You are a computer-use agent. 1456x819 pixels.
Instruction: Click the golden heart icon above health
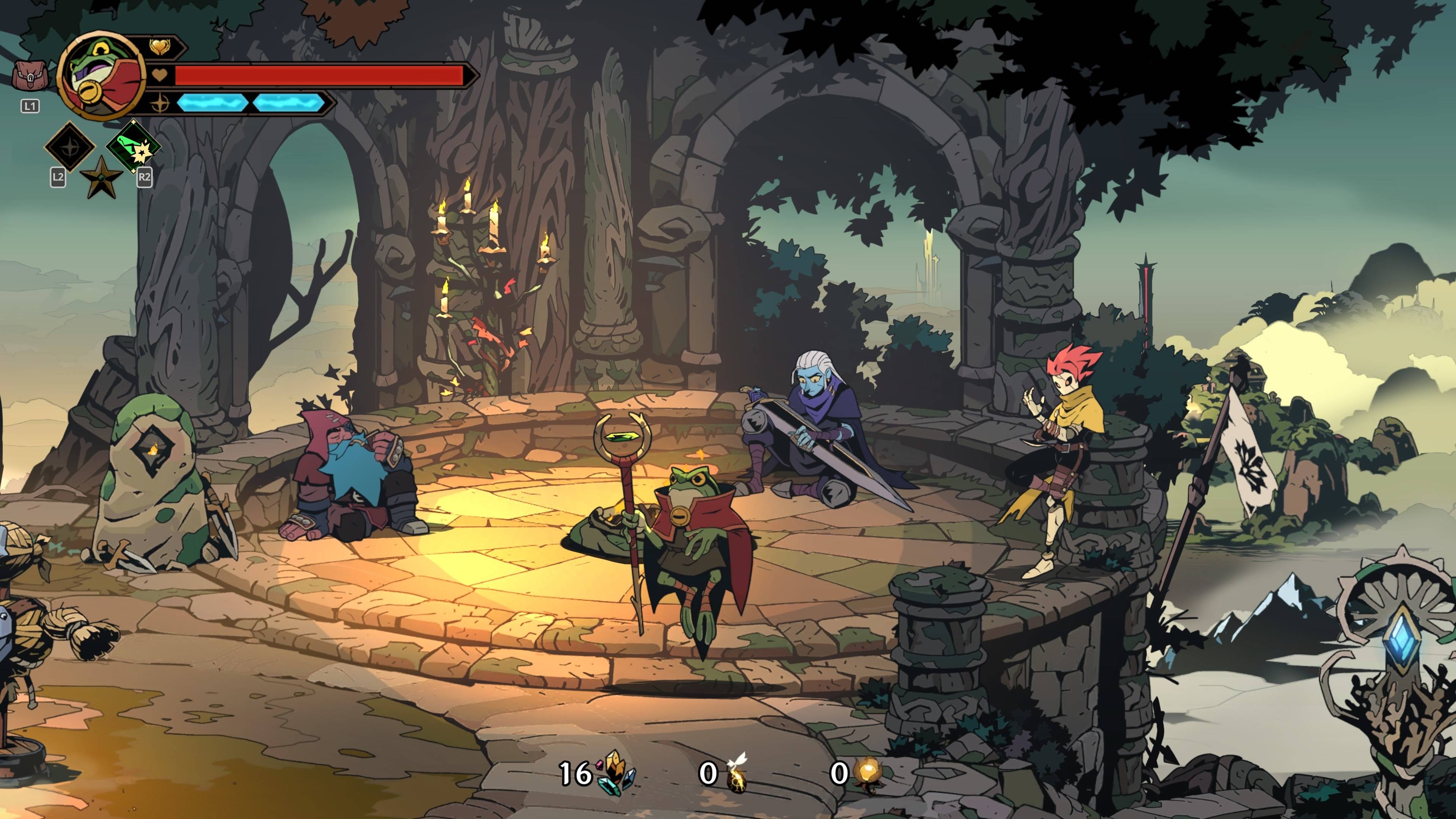click(x=160, y=47)
